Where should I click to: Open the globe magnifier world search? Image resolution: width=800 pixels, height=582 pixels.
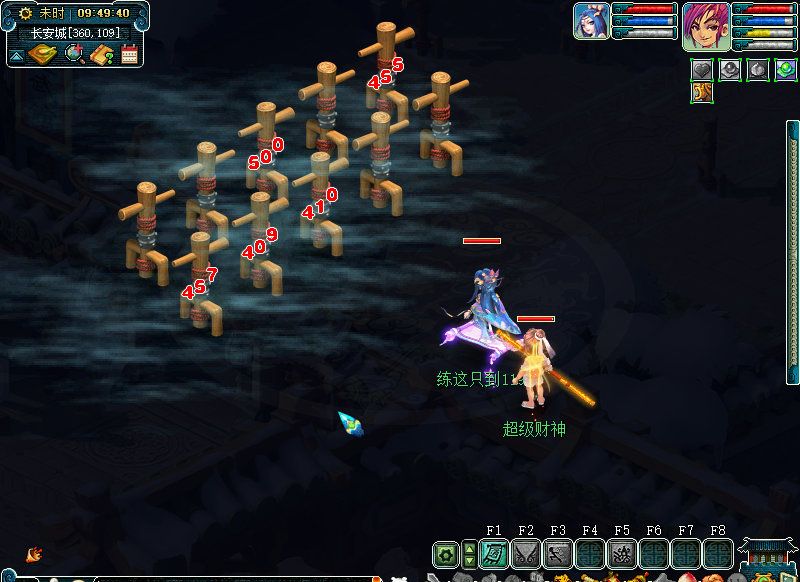click(x=74, y=54)
